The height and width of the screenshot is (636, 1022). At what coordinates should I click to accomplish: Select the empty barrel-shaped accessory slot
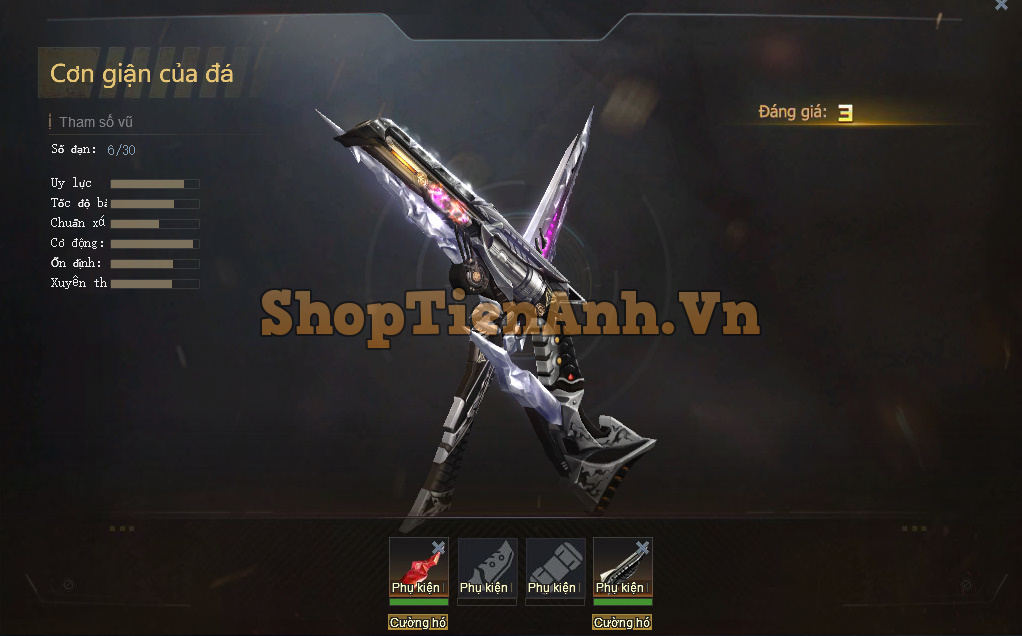[x=554, y=568]
